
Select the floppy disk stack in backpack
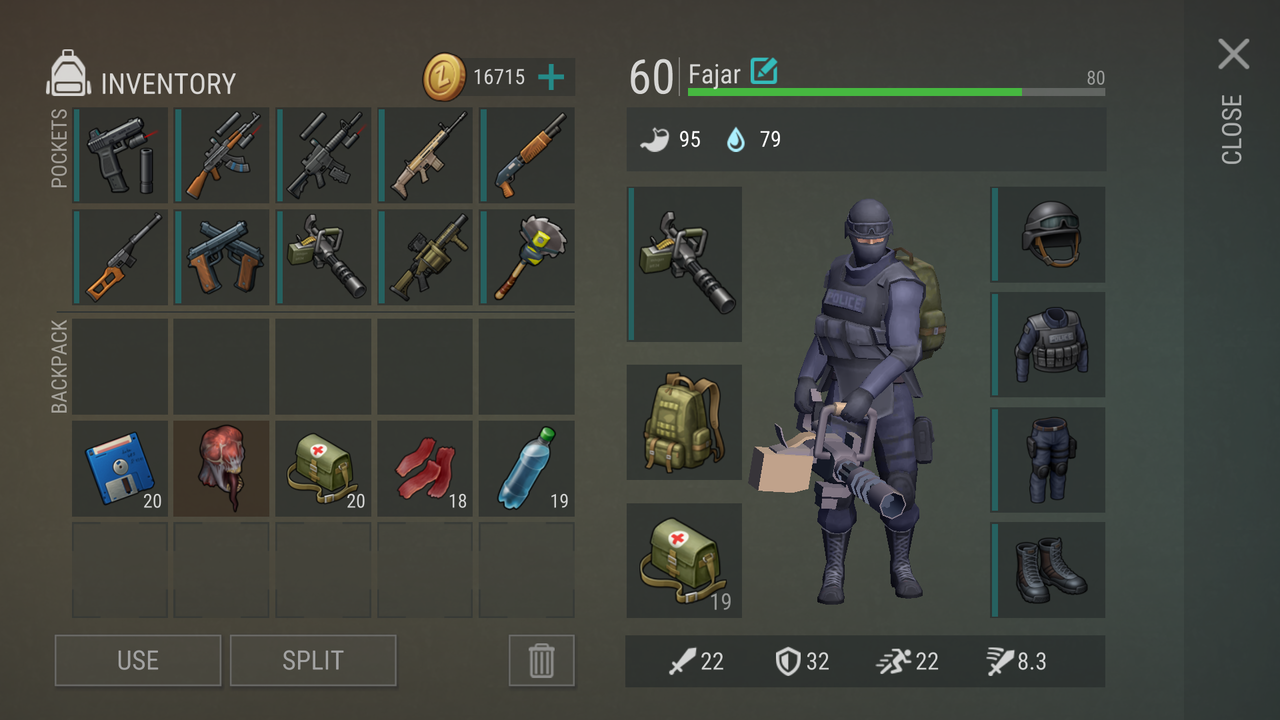tap(120, 468)
